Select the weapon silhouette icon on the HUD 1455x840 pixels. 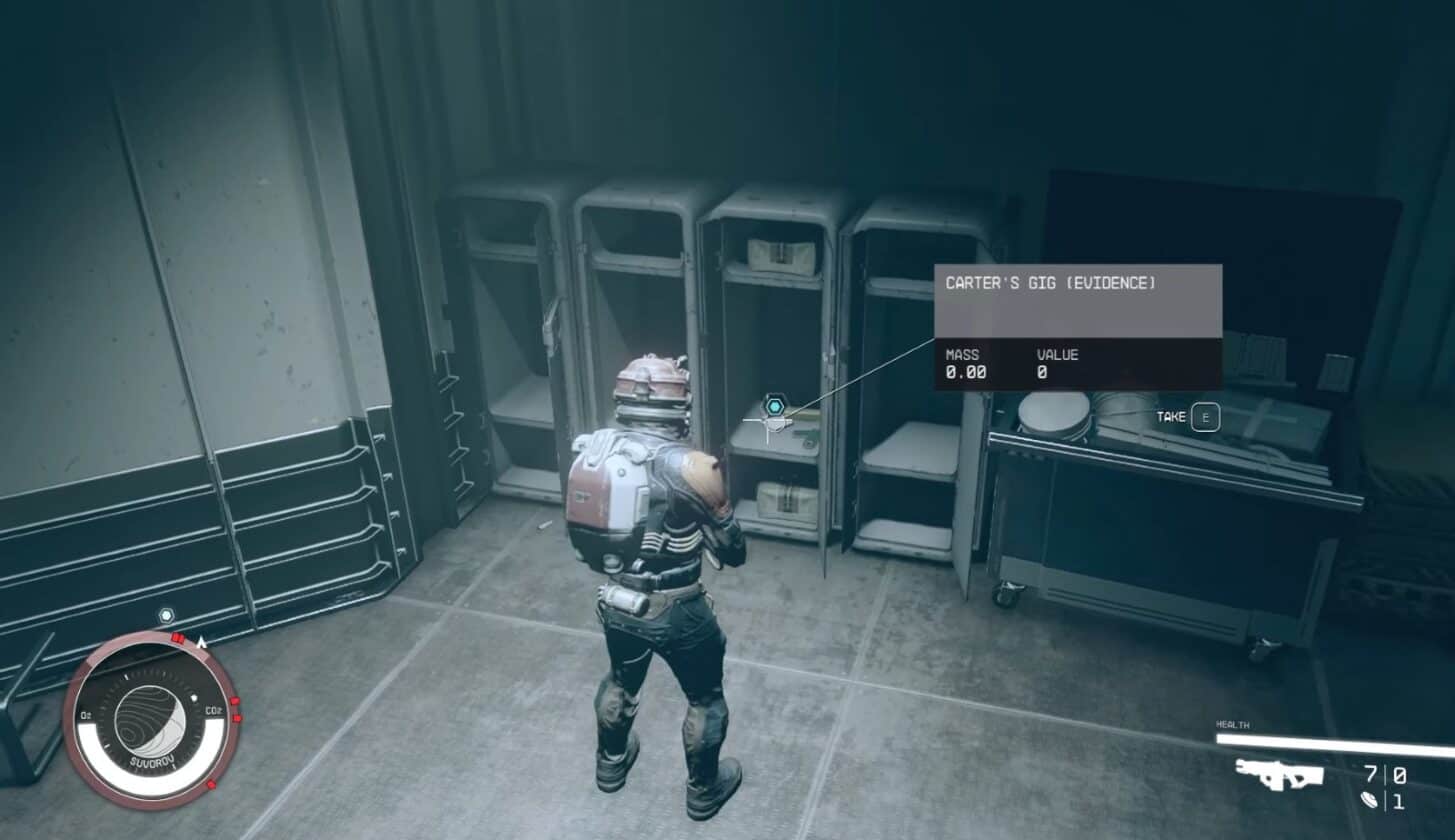tap(1278, 776)
